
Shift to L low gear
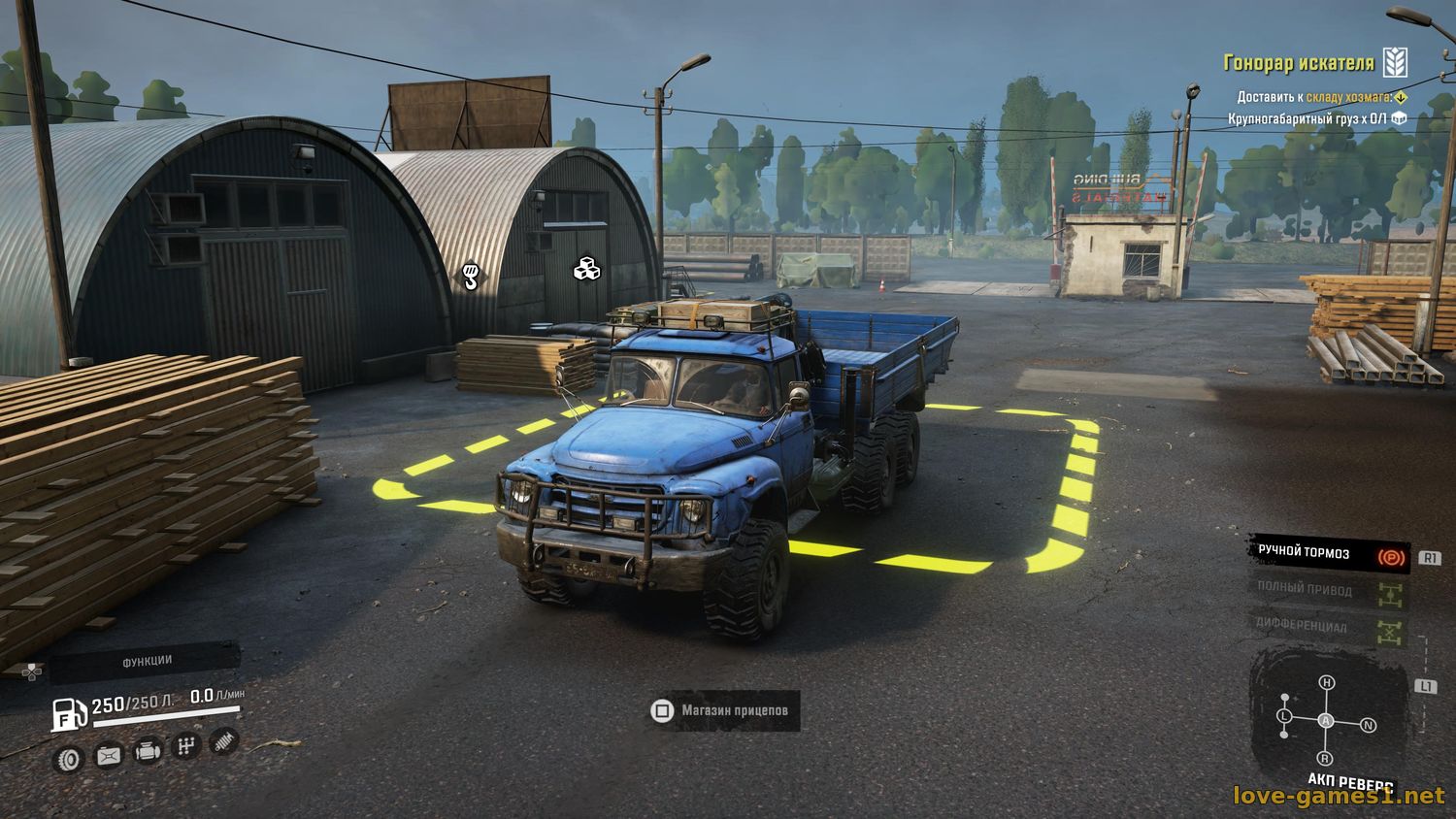pos(1283,715)
